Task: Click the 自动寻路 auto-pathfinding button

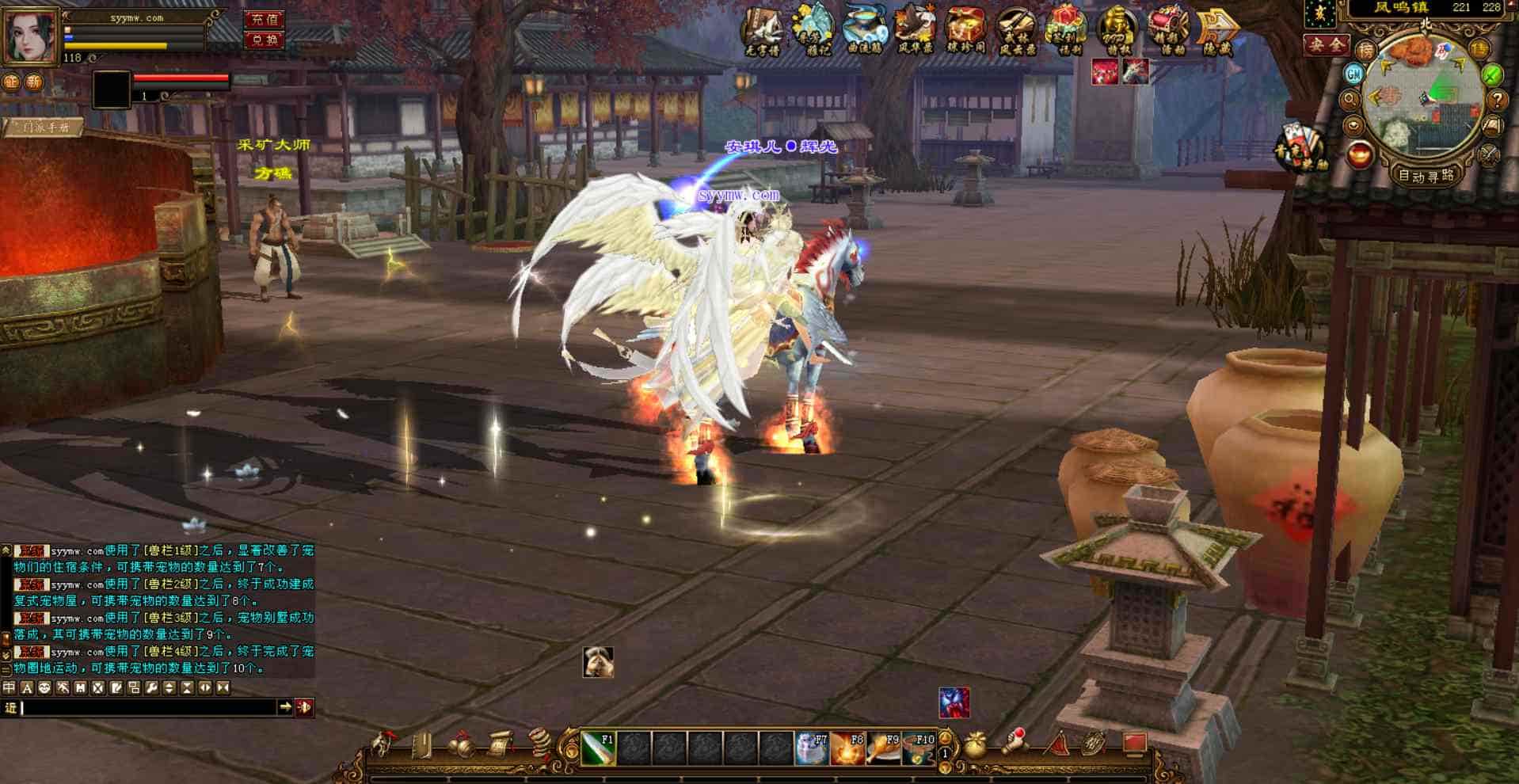Action: point(1427,176)
